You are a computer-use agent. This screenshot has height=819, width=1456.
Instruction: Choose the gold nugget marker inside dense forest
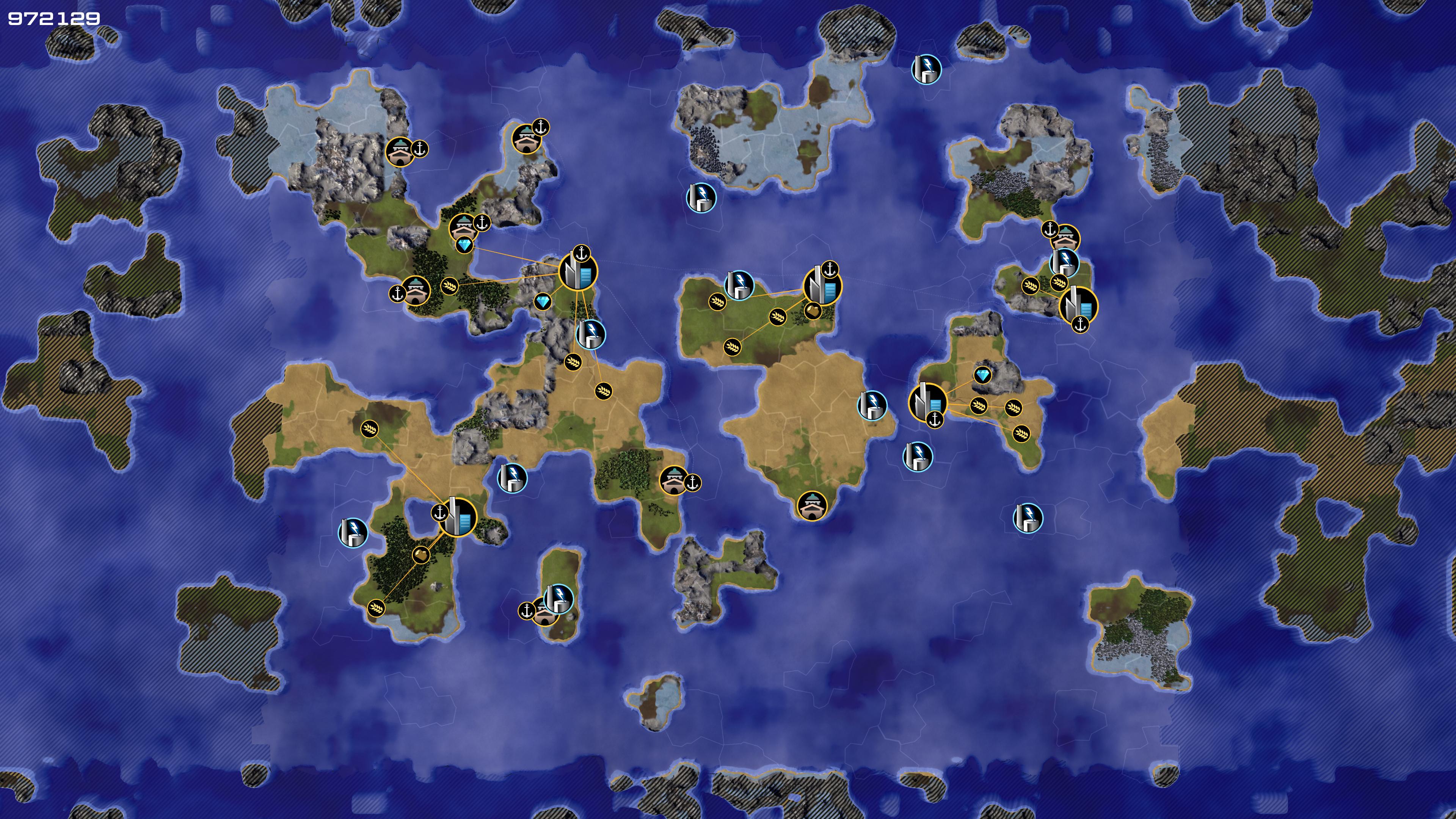coord(421,555)
